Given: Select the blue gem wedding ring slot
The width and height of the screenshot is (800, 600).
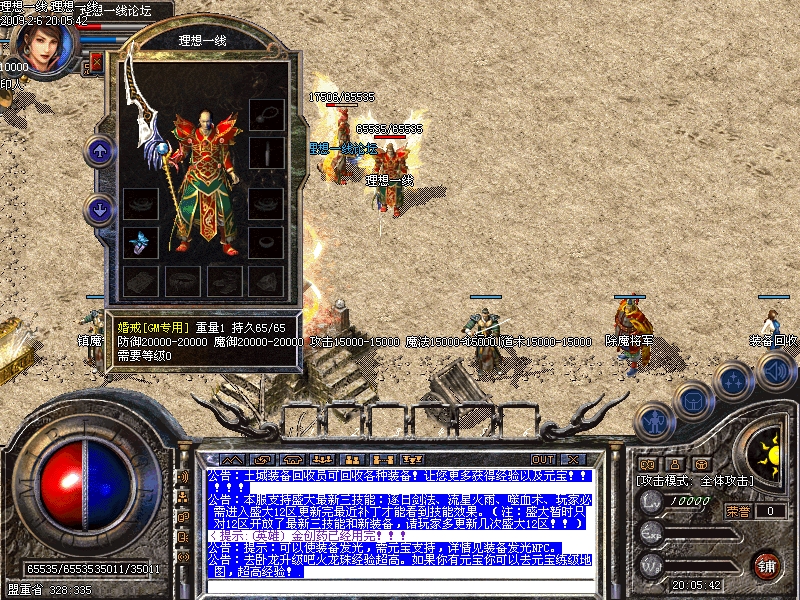Looking at the screenshot, I should 140,240.
